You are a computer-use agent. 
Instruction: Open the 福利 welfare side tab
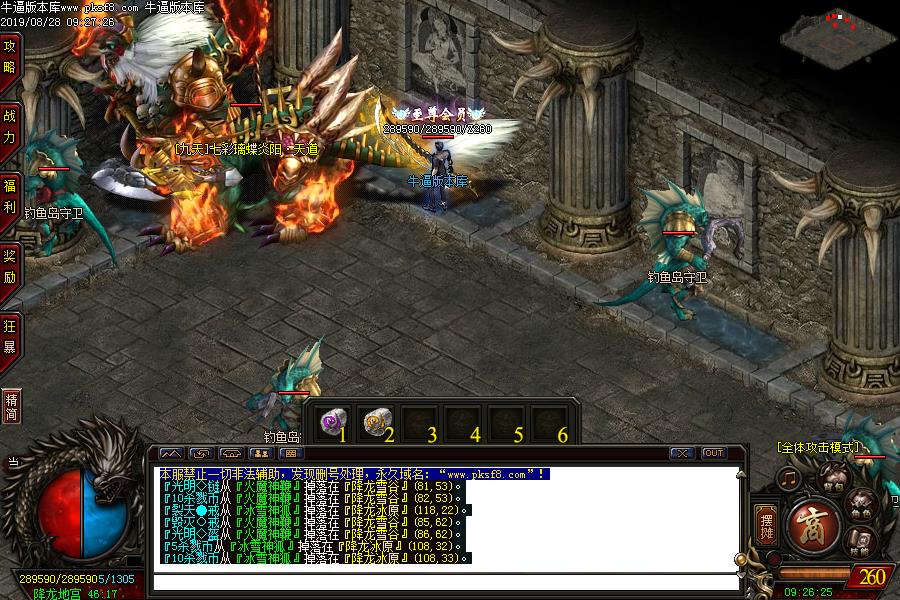(x=10, y=195)
